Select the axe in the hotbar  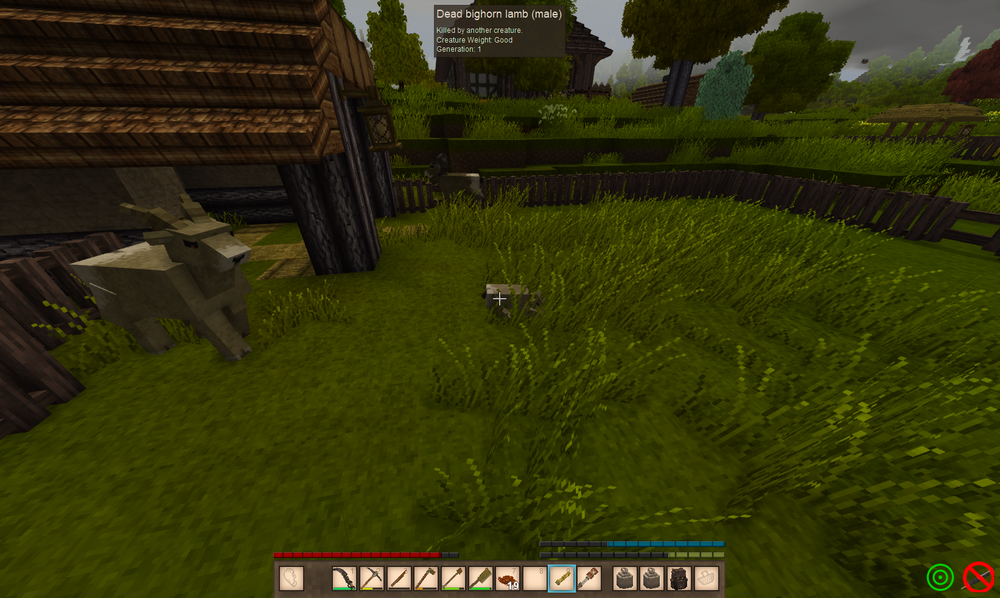pos(426,578)
